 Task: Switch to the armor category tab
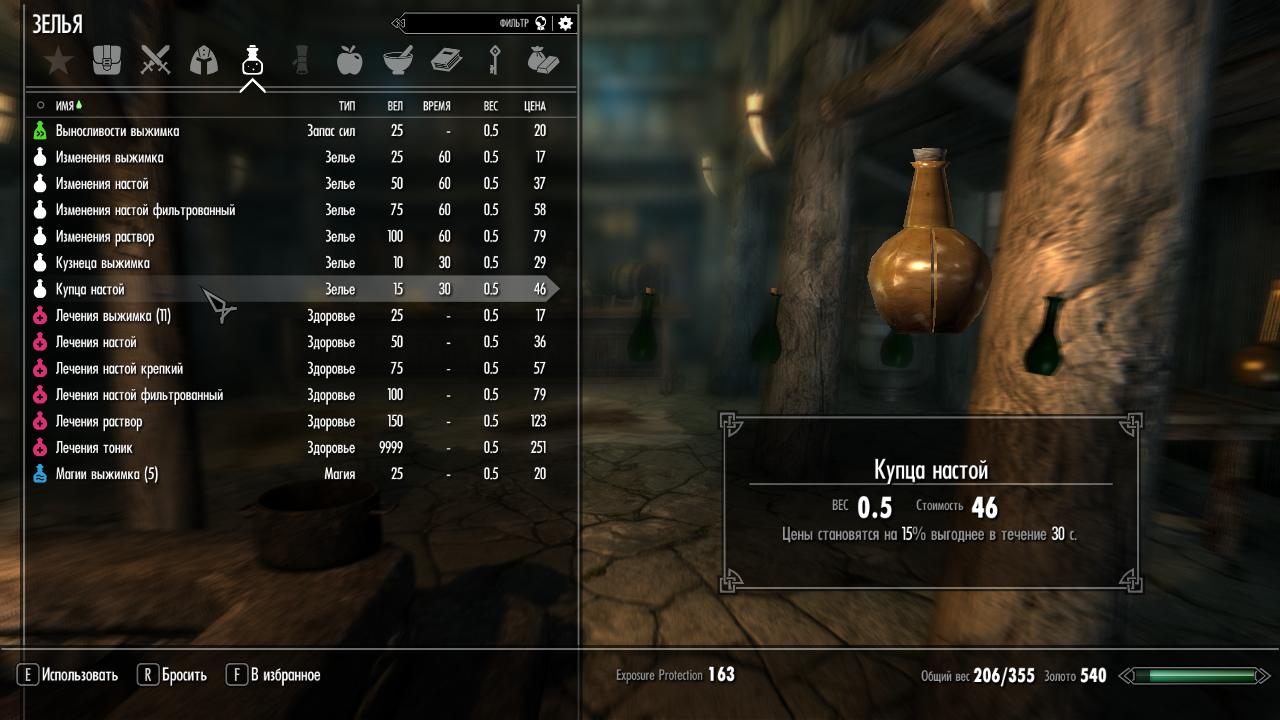pos(204,61)
